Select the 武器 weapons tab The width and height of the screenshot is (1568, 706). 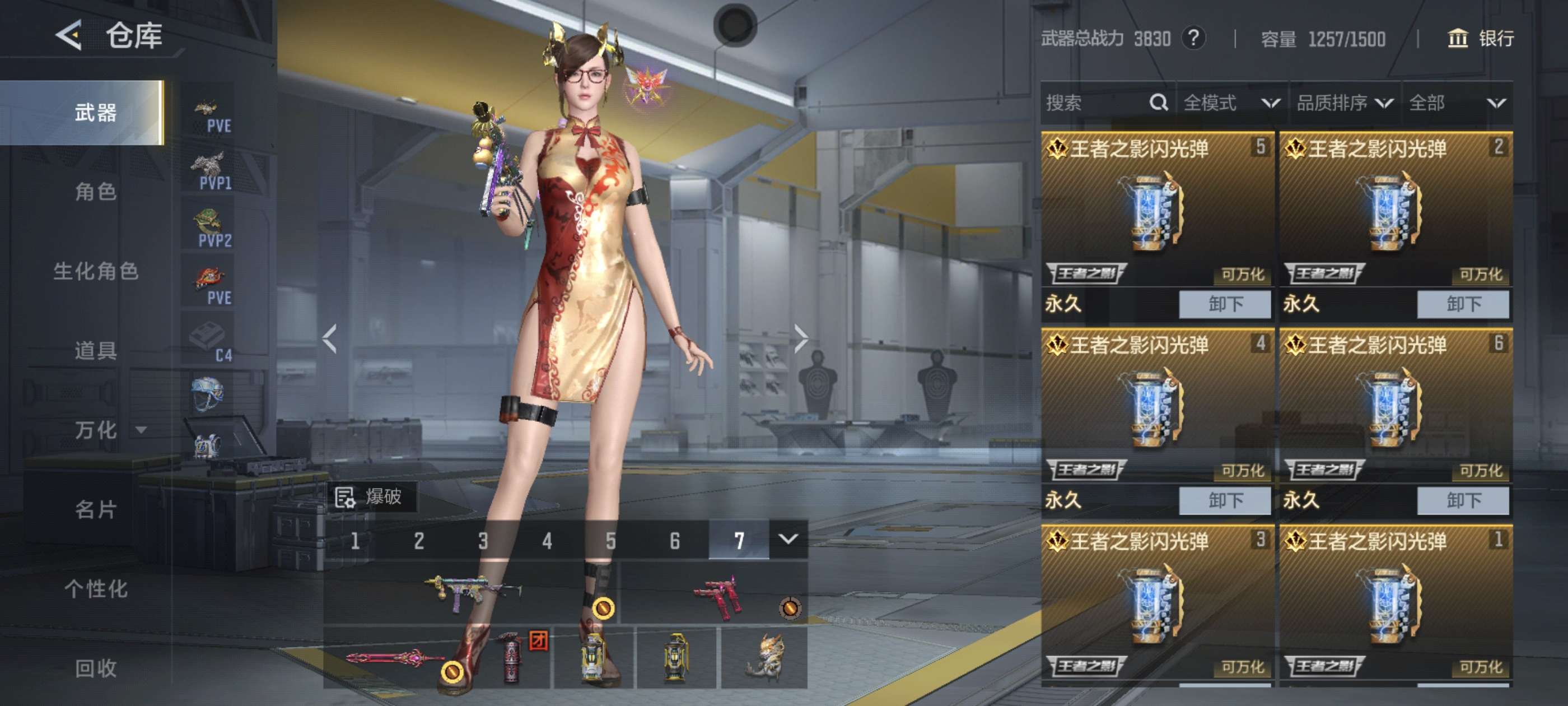tap(95, 113)
